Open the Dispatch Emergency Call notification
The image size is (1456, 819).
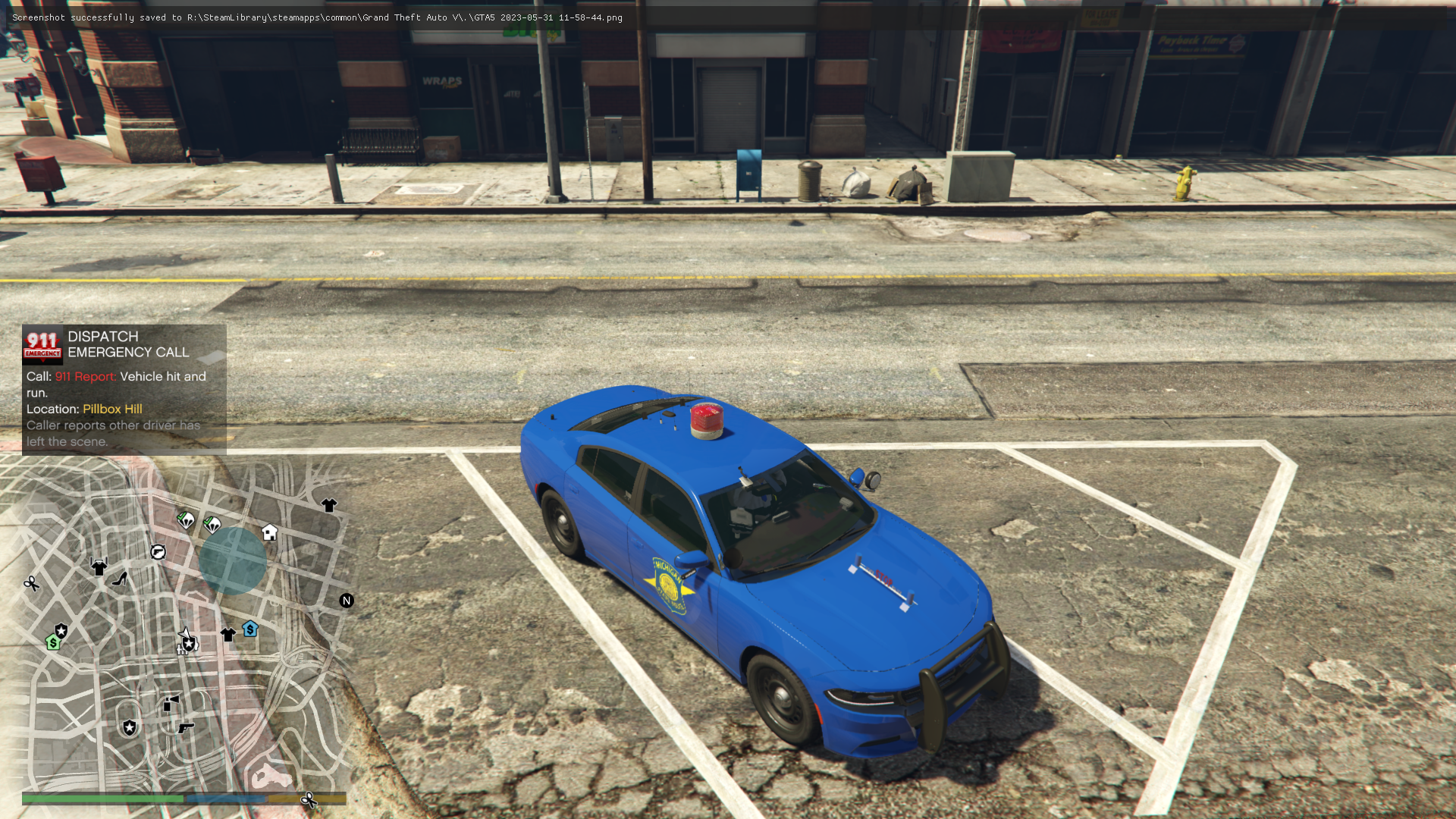(x=124, y=389)
